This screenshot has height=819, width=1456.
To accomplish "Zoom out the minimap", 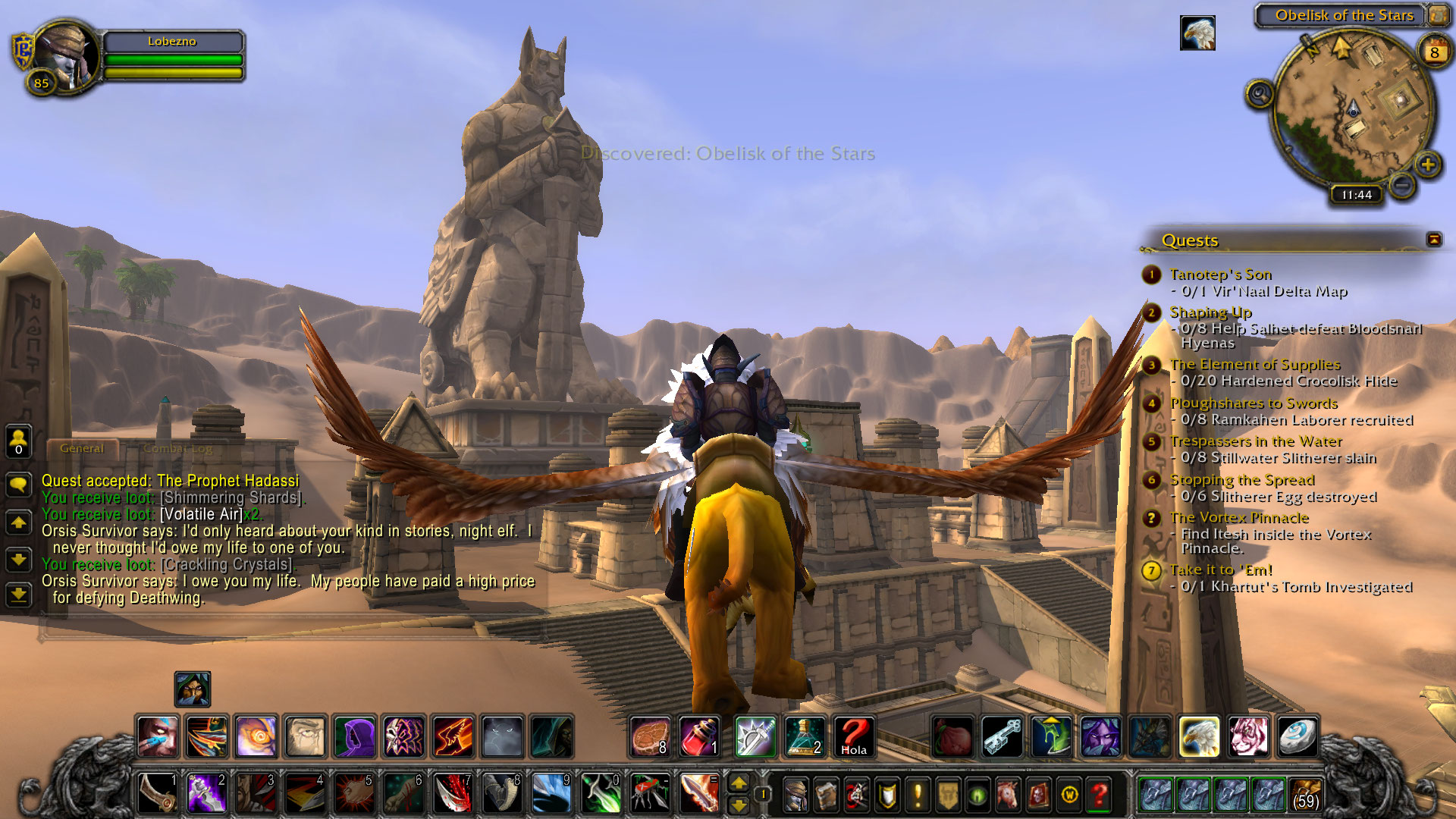I will pos(1402,184).
